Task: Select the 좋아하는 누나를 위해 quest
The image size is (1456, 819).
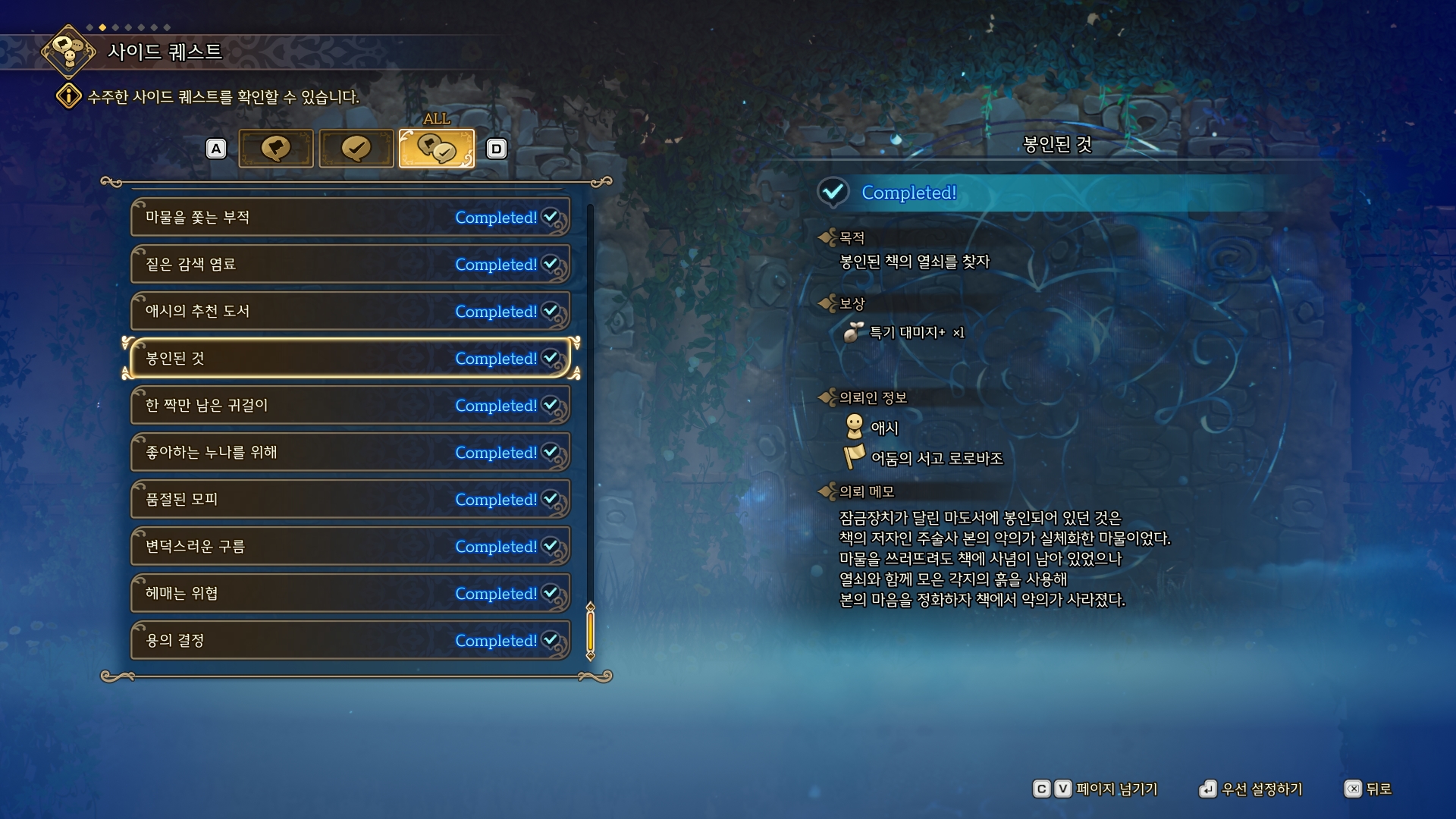Action: (x=350, y=453)
